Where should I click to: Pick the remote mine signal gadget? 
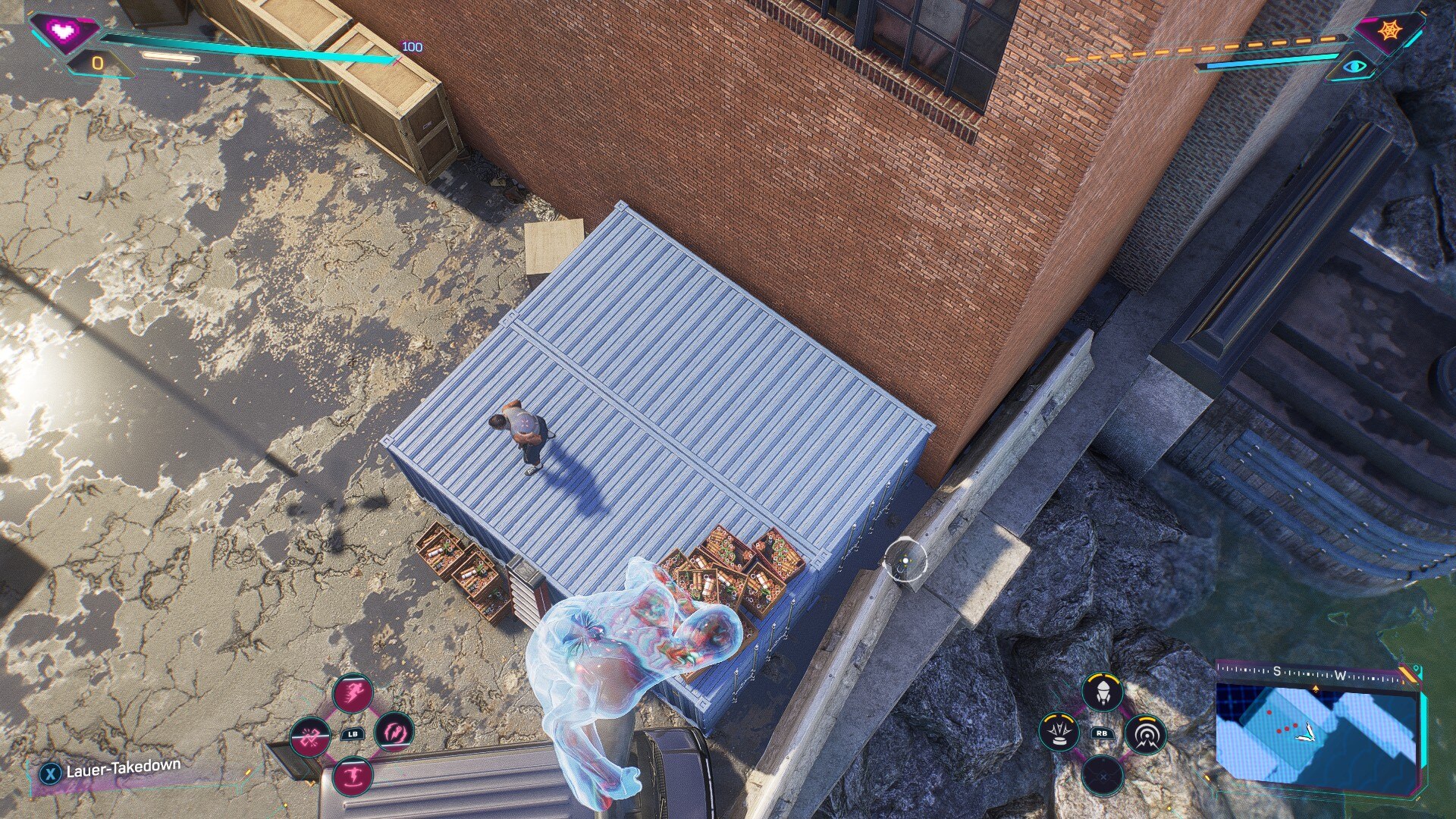(x=1145, y=734)
